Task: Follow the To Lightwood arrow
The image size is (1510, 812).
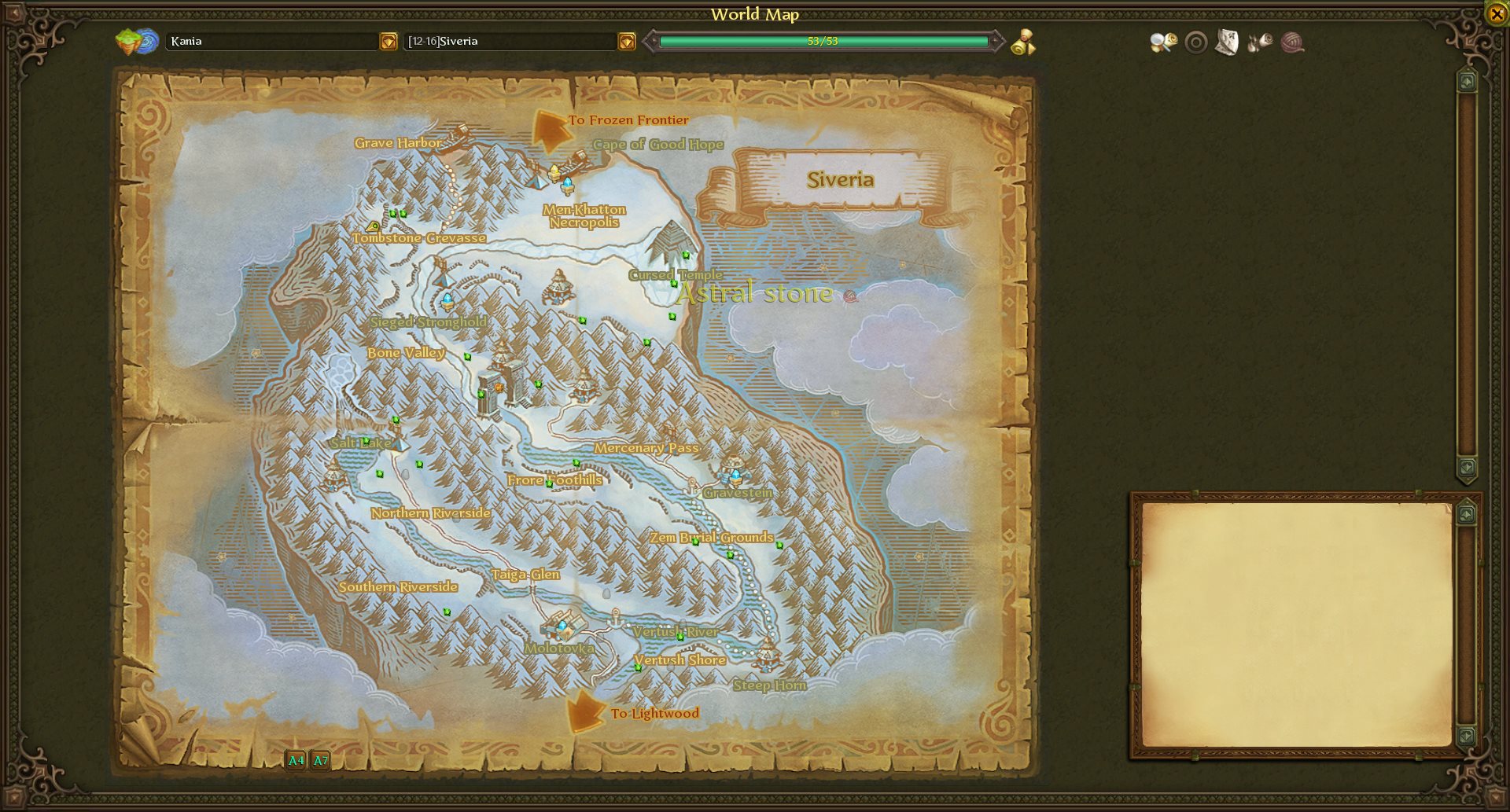Action: pos(584,711)
